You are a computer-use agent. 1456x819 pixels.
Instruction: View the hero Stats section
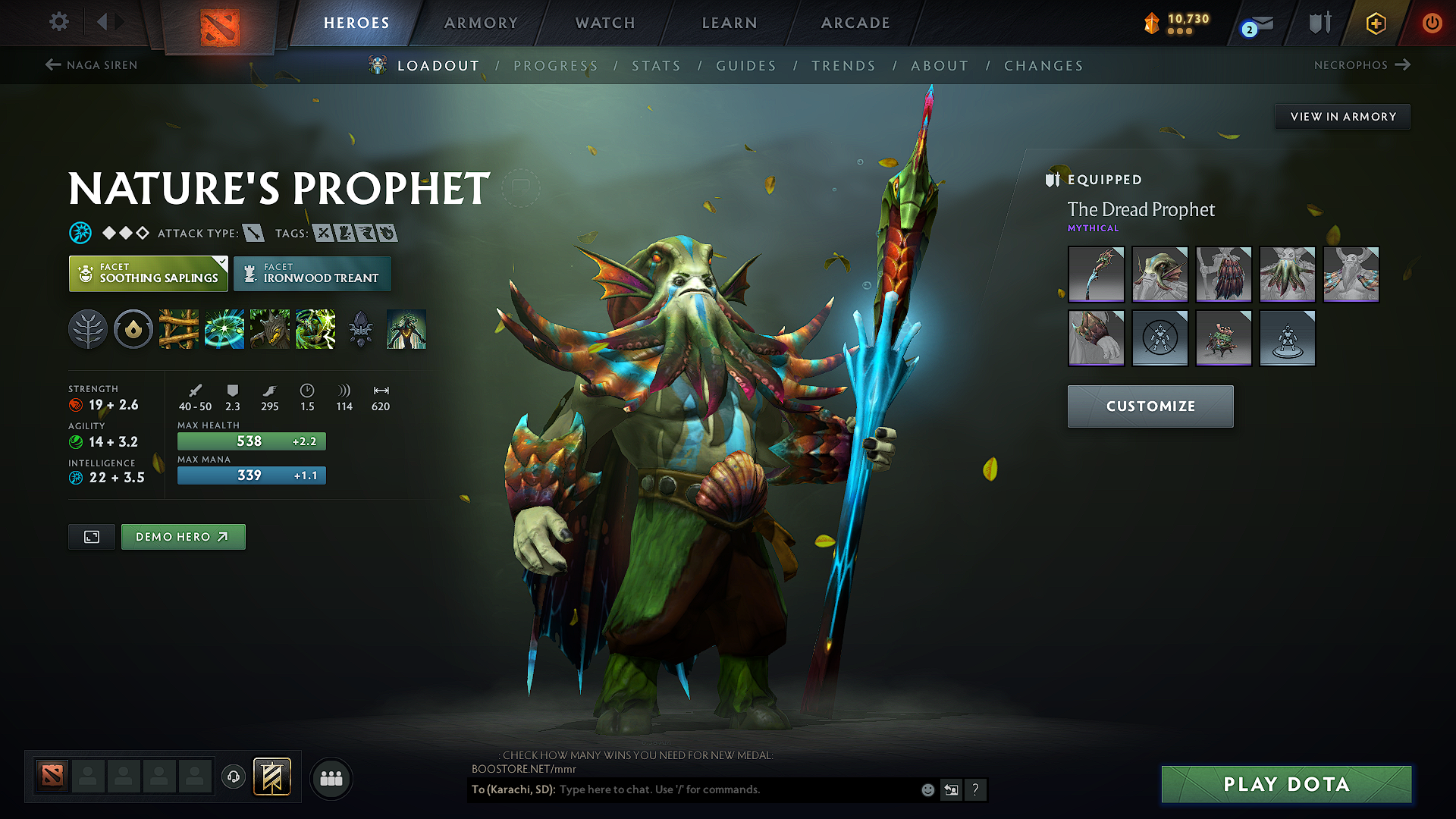pyautogui.click(x=656, y=66)
